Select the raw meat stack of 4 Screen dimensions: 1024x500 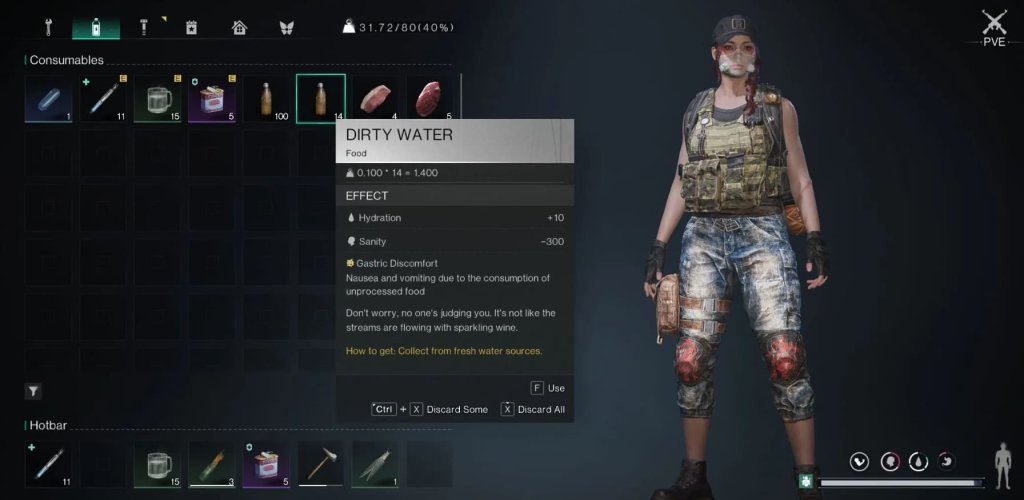tap(375, 99)
